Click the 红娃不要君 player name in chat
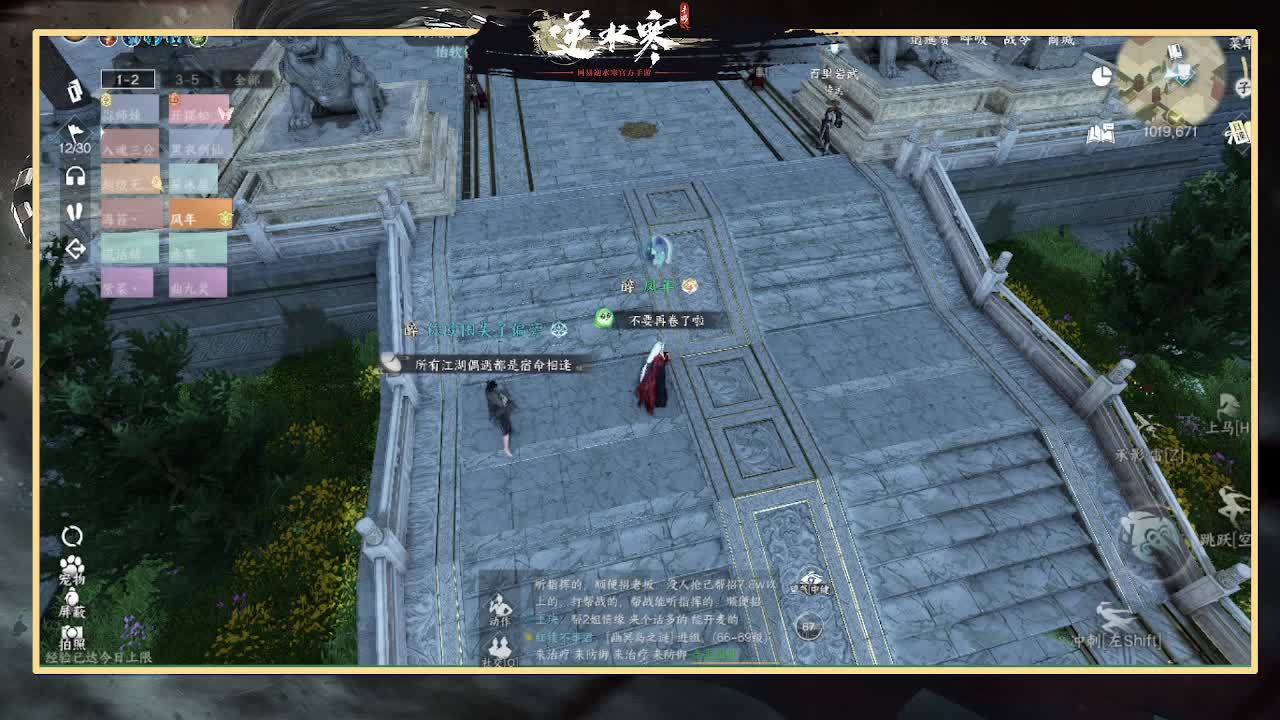The width and height of the screenshot is (1280, 720). [x=562, y=637]
